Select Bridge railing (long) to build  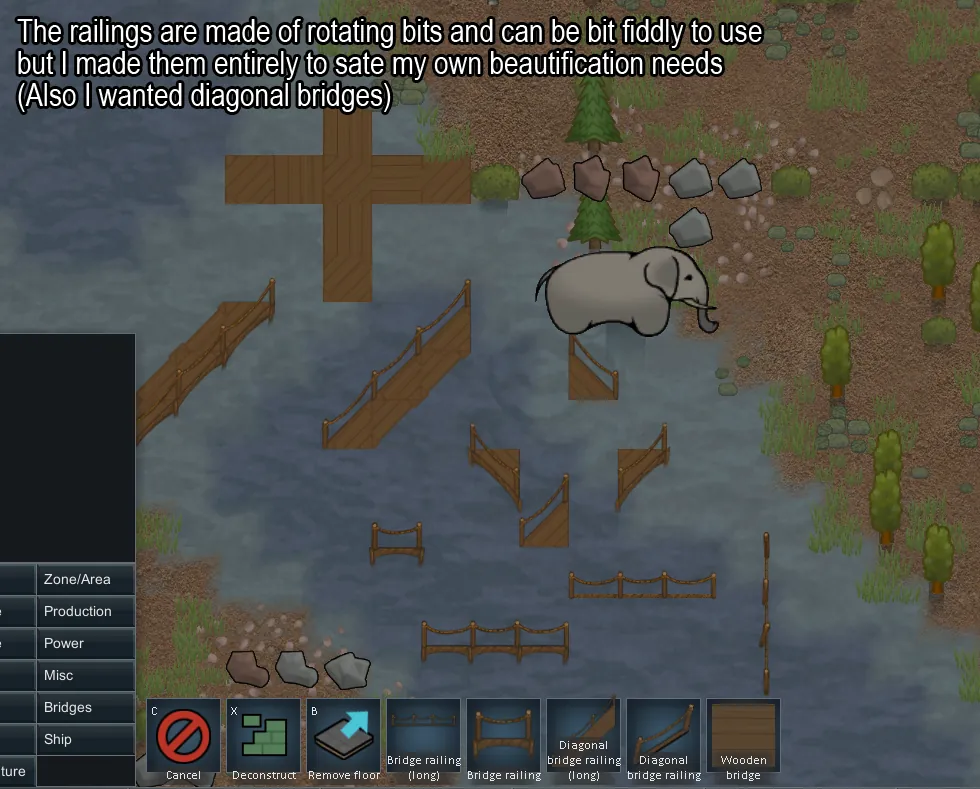click(x=424, y=740)
